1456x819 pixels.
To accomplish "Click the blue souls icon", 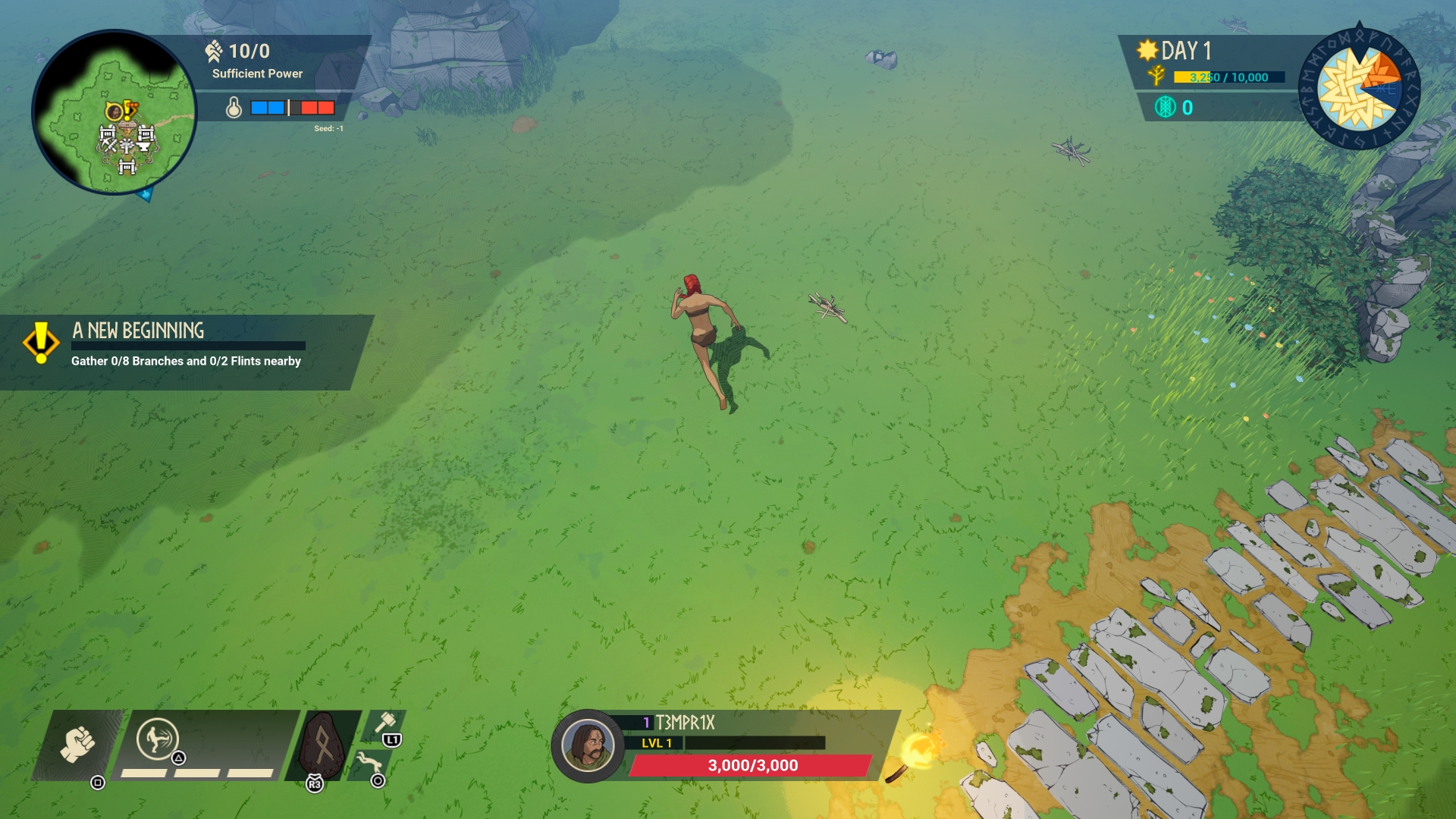I will [1165, 108].
